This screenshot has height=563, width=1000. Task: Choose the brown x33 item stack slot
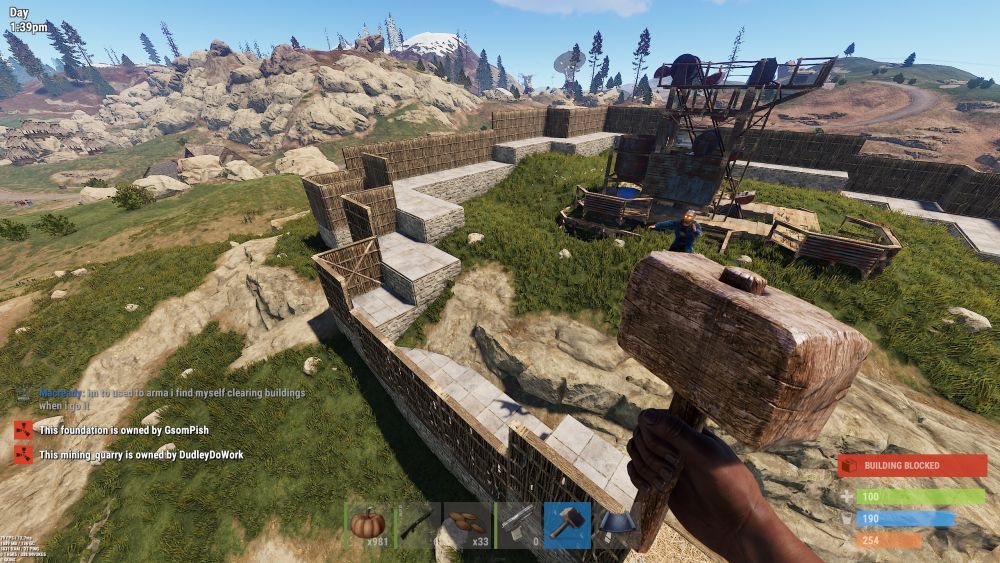pyautogui.click(x=467, y=525)
